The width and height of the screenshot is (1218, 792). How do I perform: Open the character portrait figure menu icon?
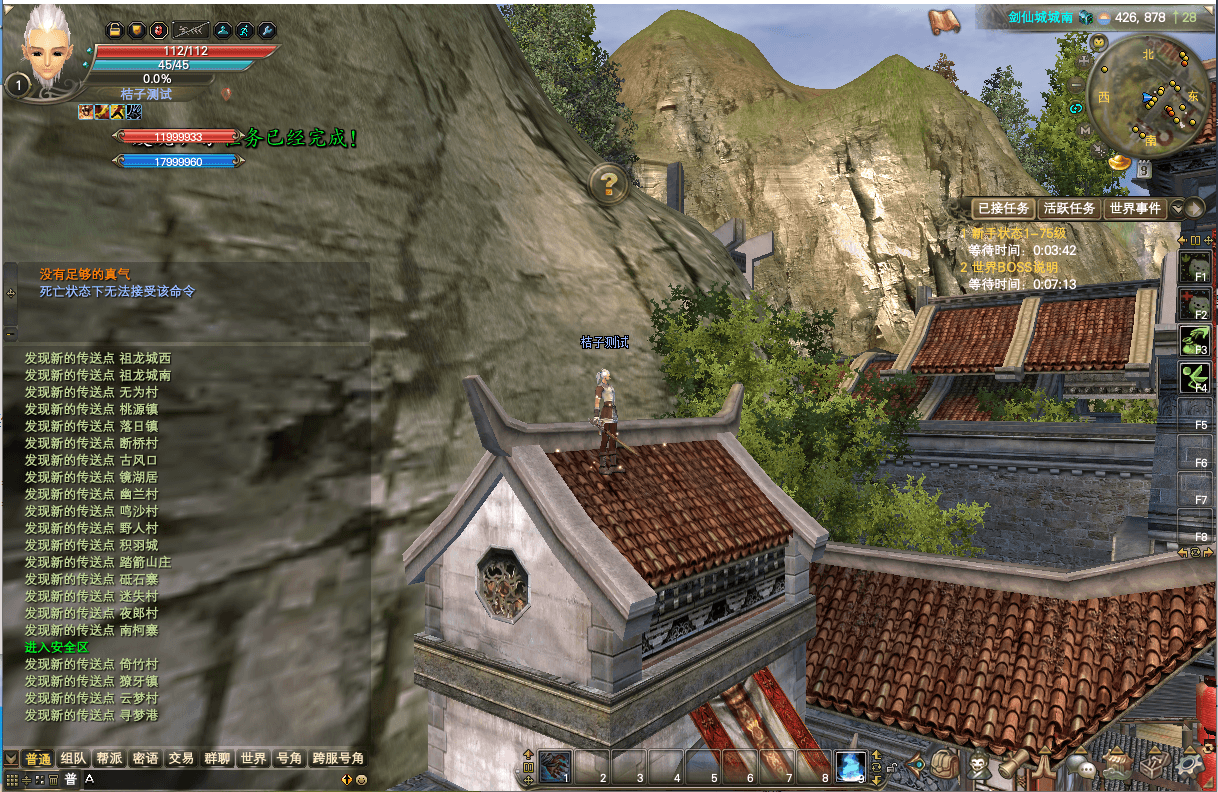click(978, 766)
